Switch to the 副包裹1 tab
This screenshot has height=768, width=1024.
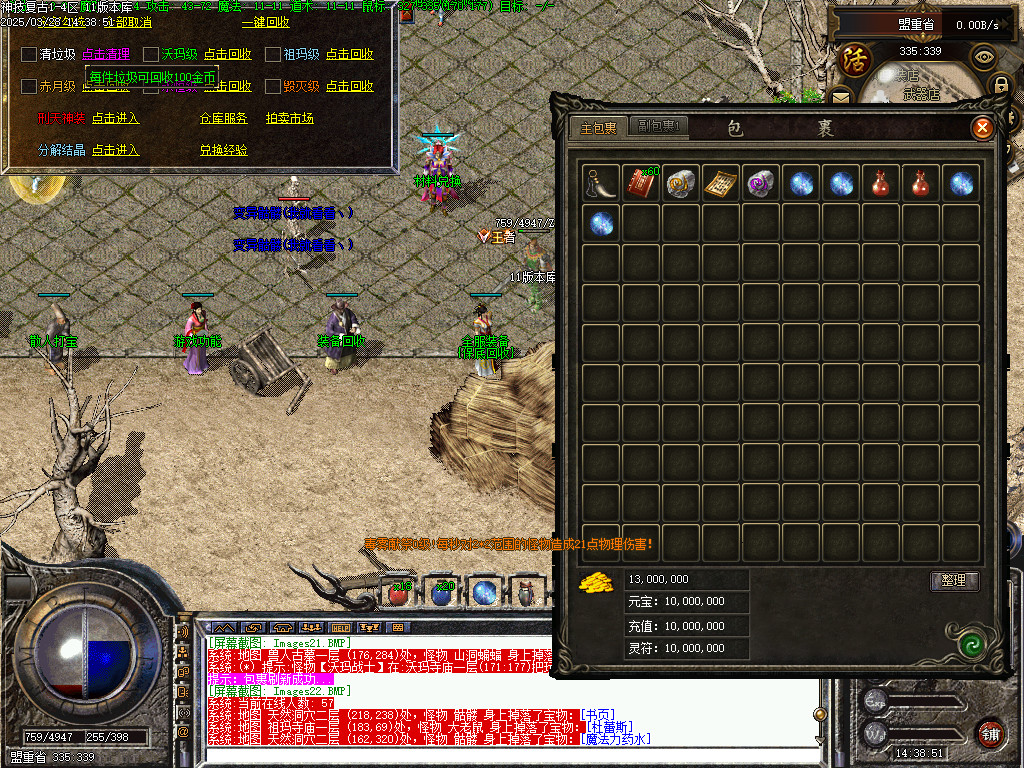pyautogui.click(x=659, y=127)
